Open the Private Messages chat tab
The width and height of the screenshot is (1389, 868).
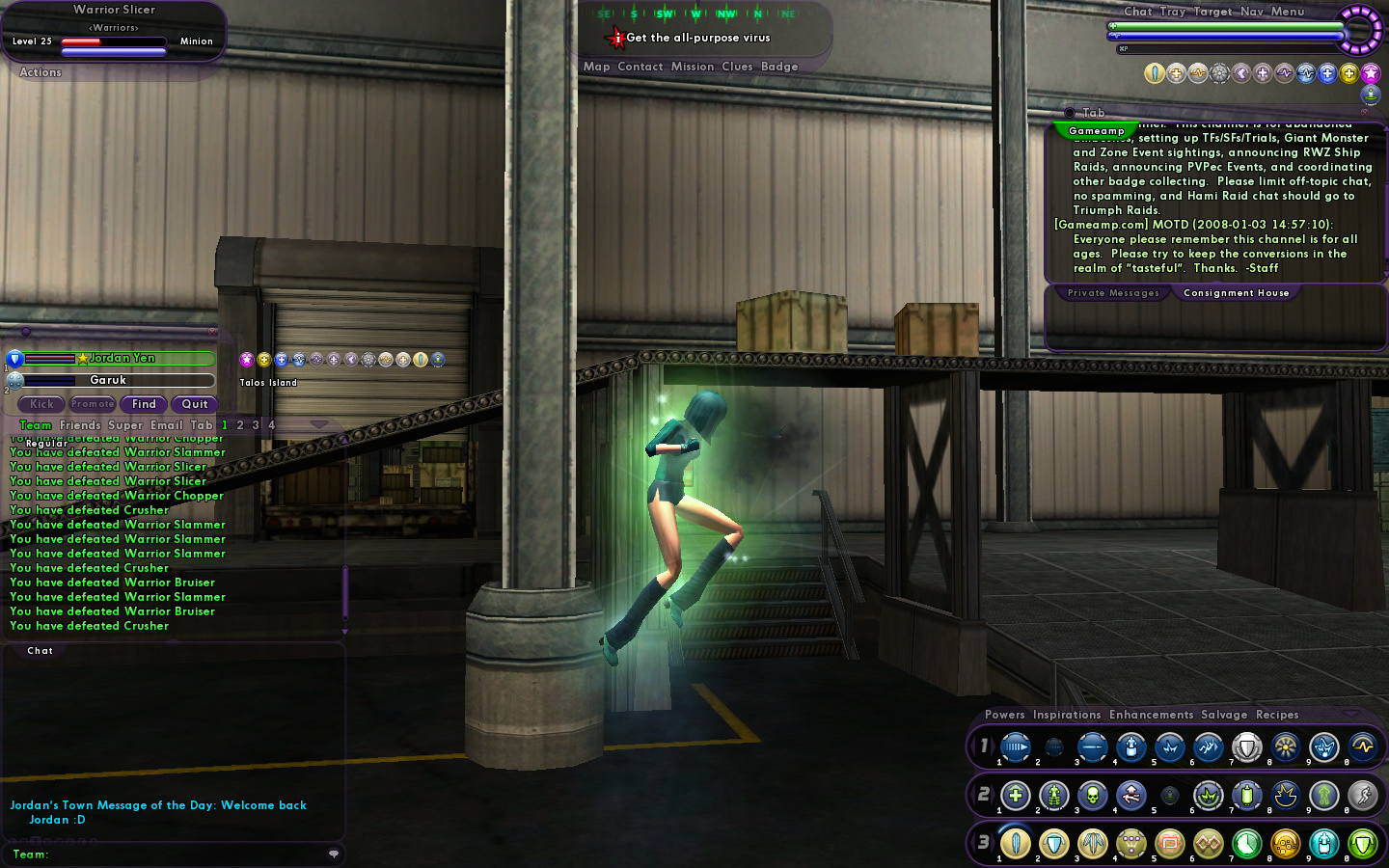tap(1113, 293)
